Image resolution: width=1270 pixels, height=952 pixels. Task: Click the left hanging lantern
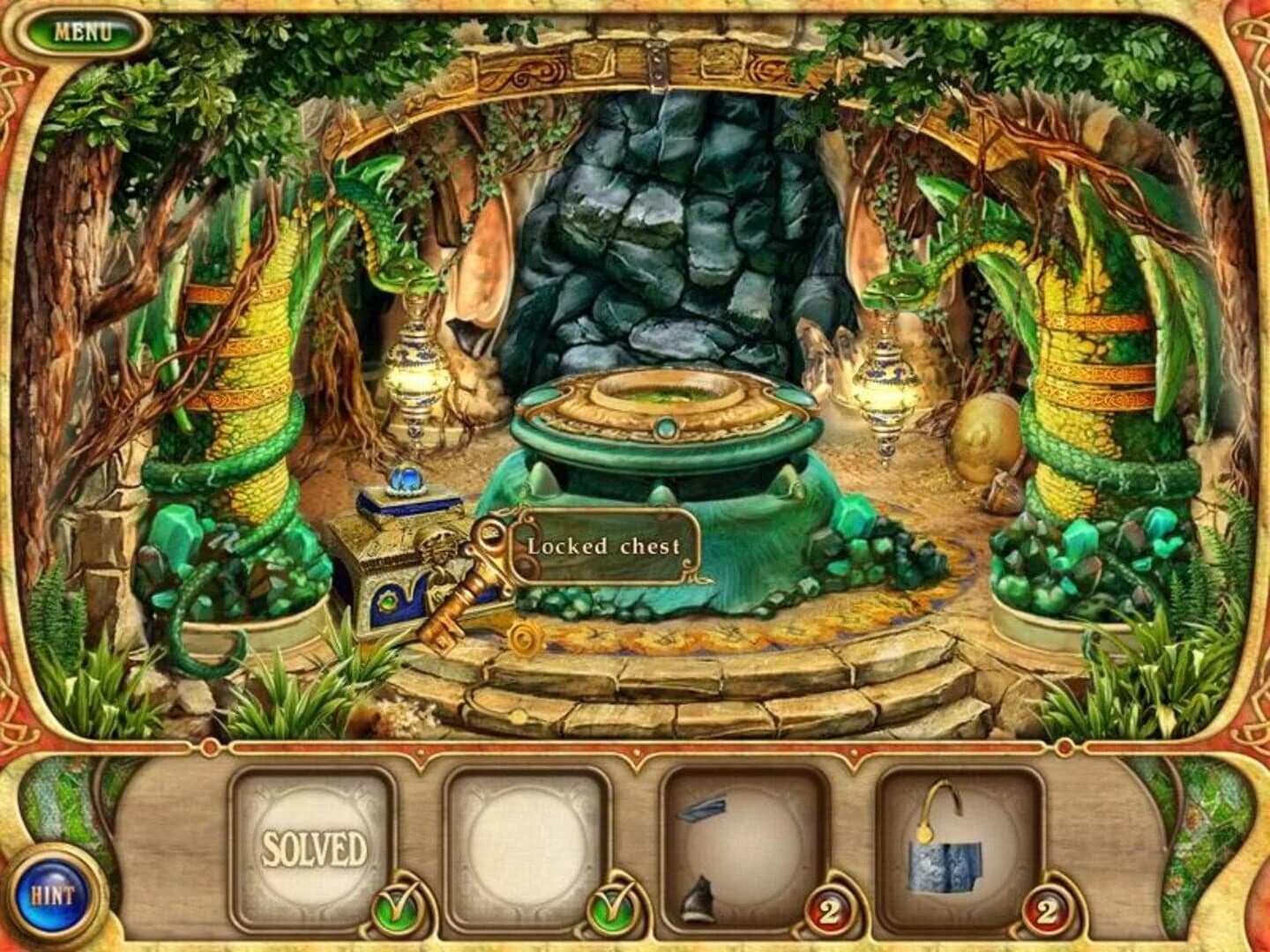click(x=415, y=370)
